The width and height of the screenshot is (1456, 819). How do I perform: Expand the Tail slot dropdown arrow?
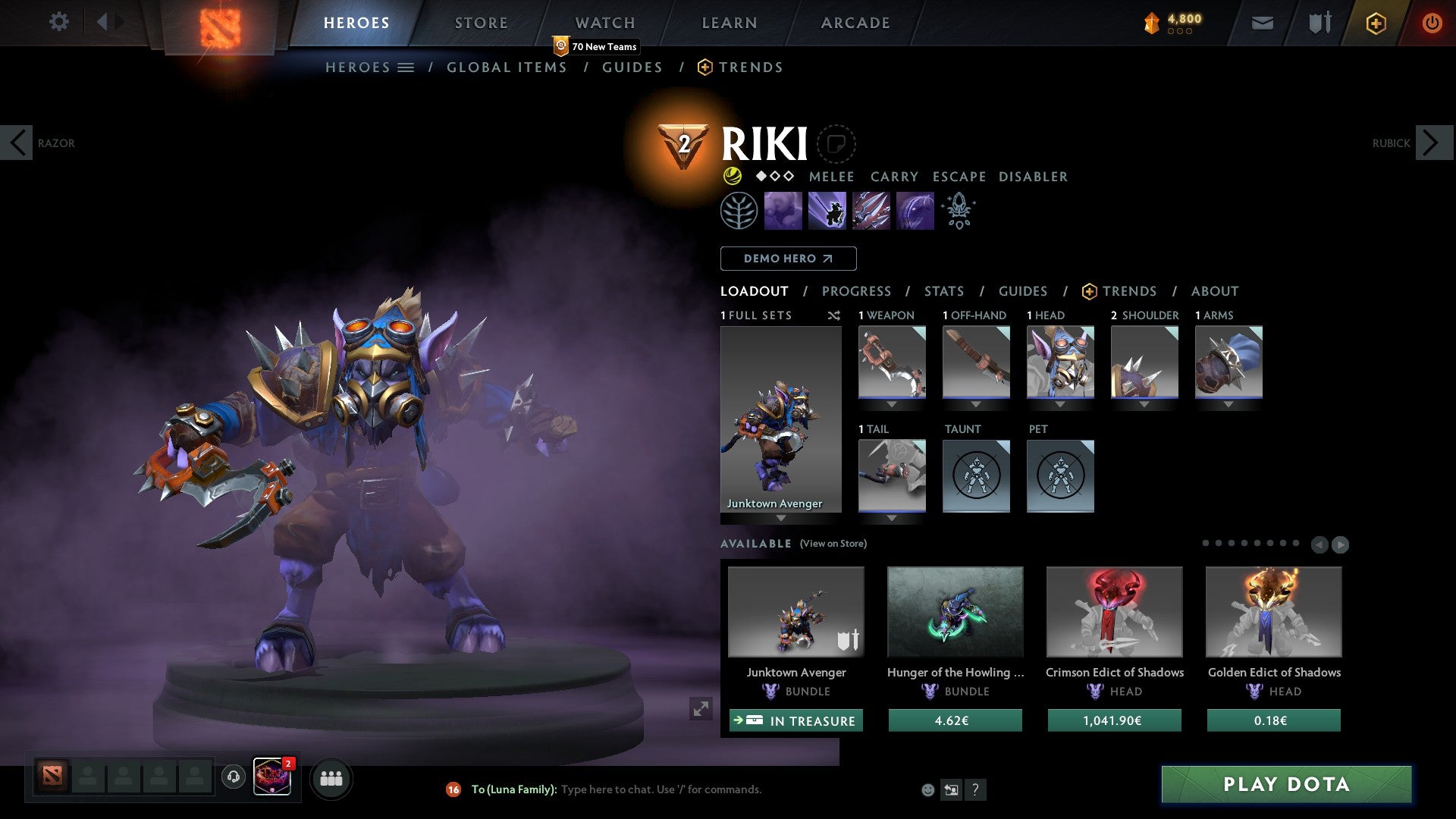coord(892,518)
